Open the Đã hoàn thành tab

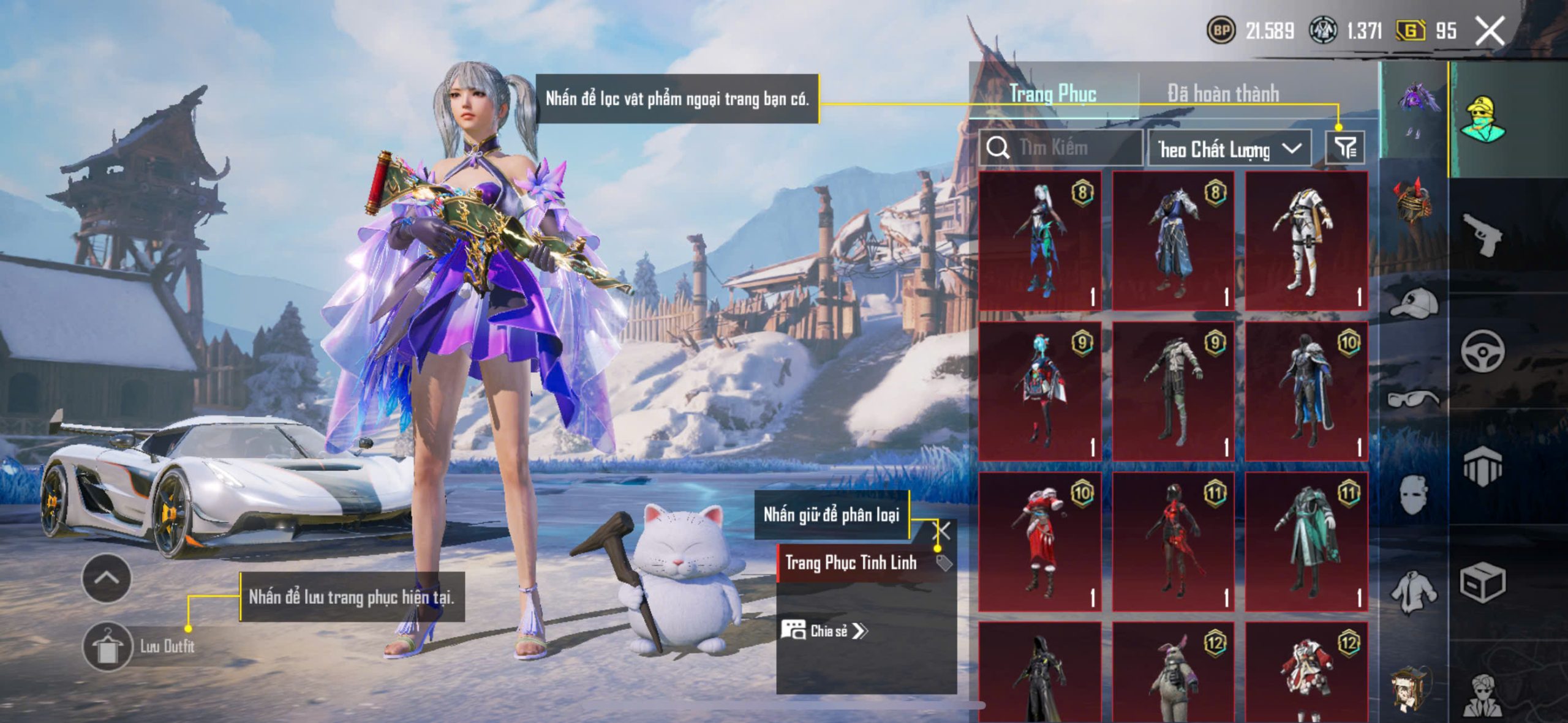coord(1223,94)
